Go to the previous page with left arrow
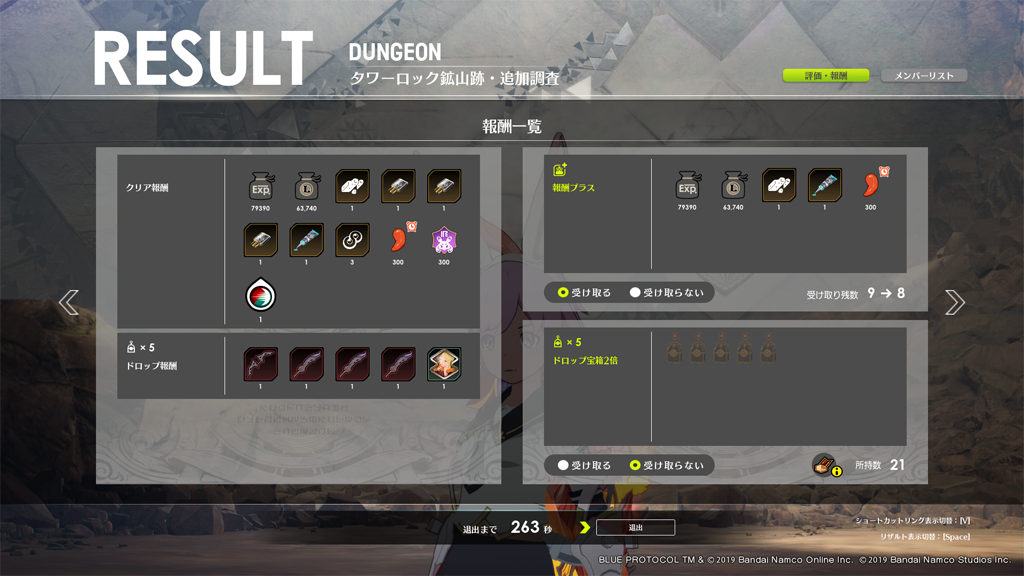This screenshot has height=576, width=1024. tap(68, 302)
